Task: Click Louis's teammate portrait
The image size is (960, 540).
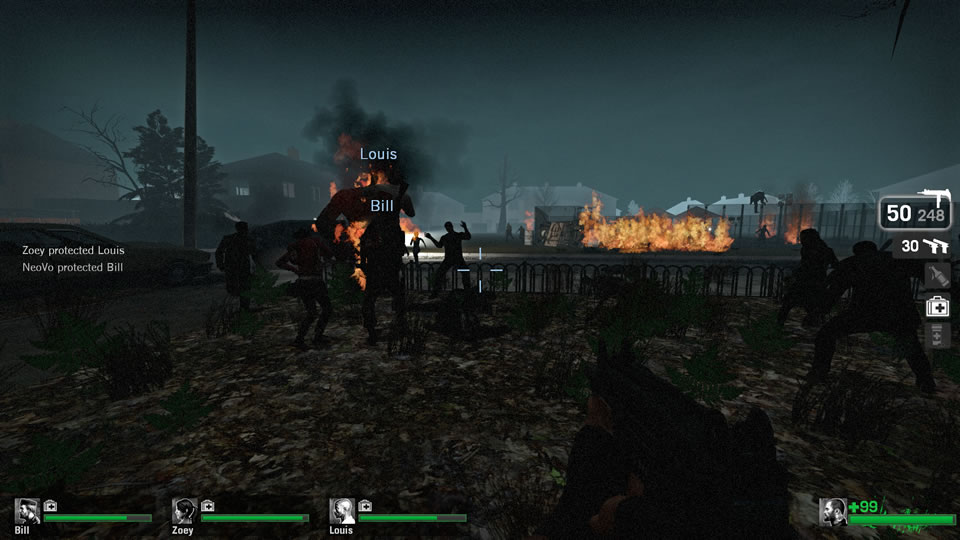Action: click(342, 511)
